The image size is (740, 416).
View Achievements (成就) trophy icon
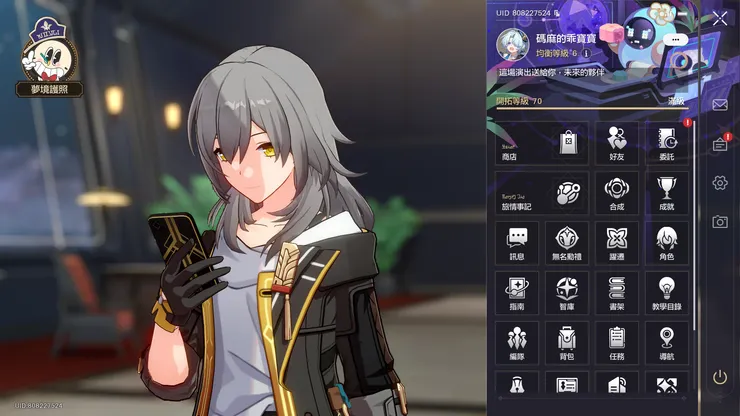666,193
